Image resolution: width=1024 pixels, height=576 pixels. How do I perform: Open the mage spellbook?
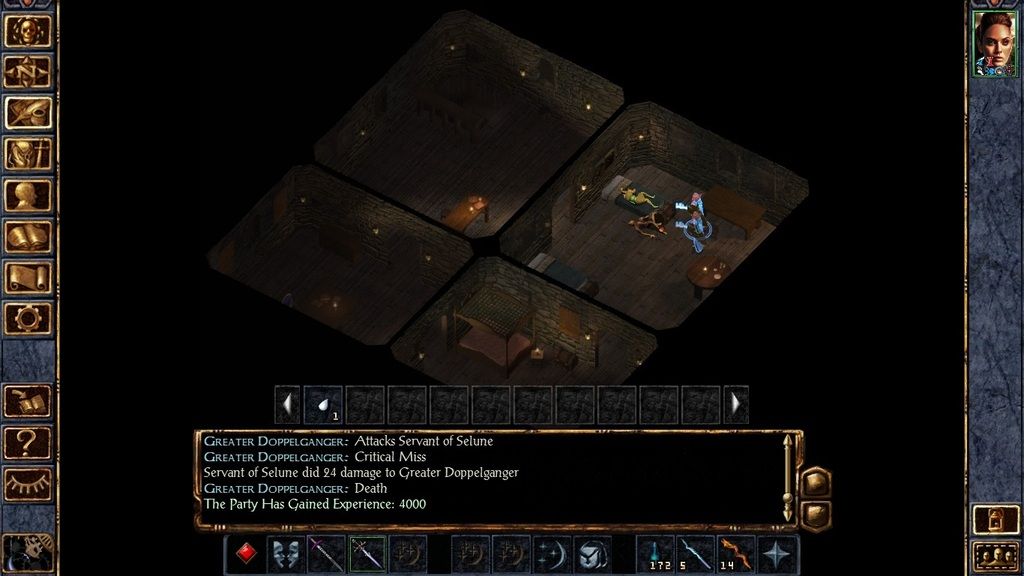pyautogui.click(x=28, y=237)
